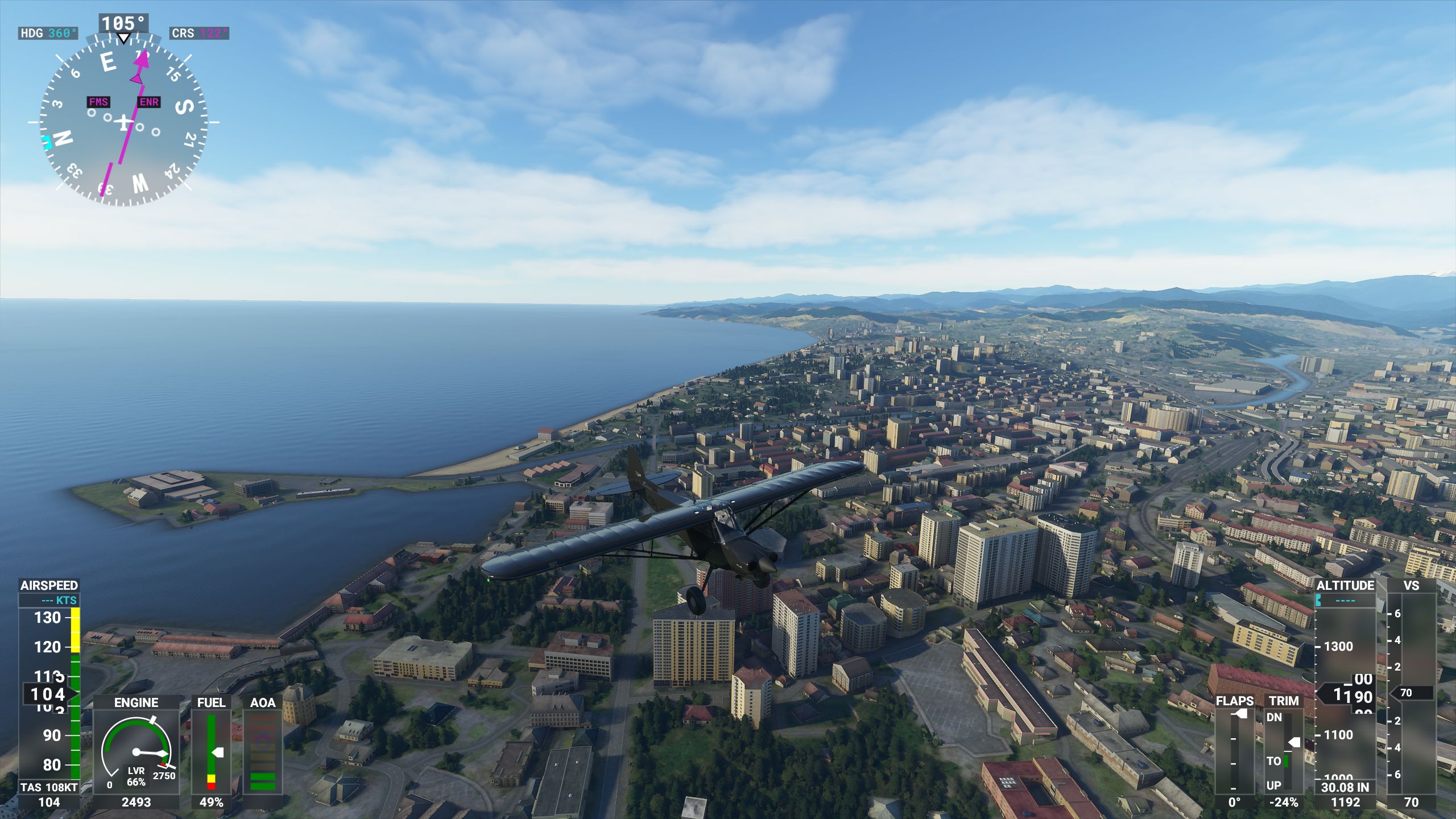Image resolution: width=1456 pixels, height=819 pixels.
Task: Select the altitude tape panel
Action: tap(1345, 693)
